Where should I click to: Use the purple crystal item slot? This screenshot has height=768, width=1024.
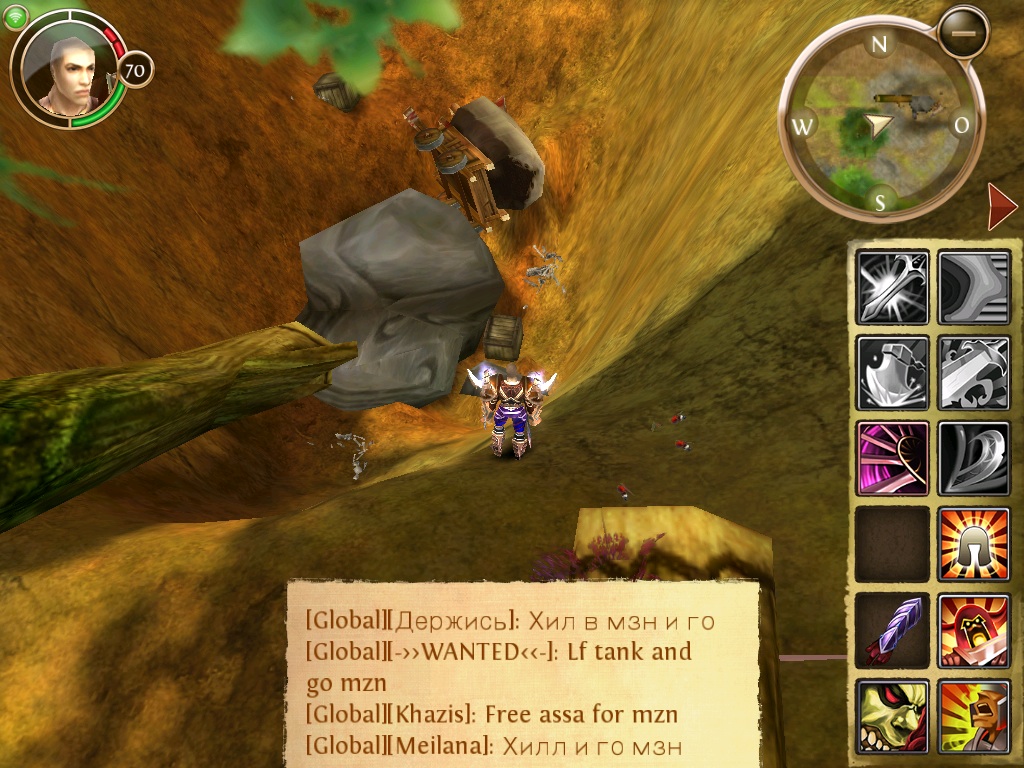892,630
